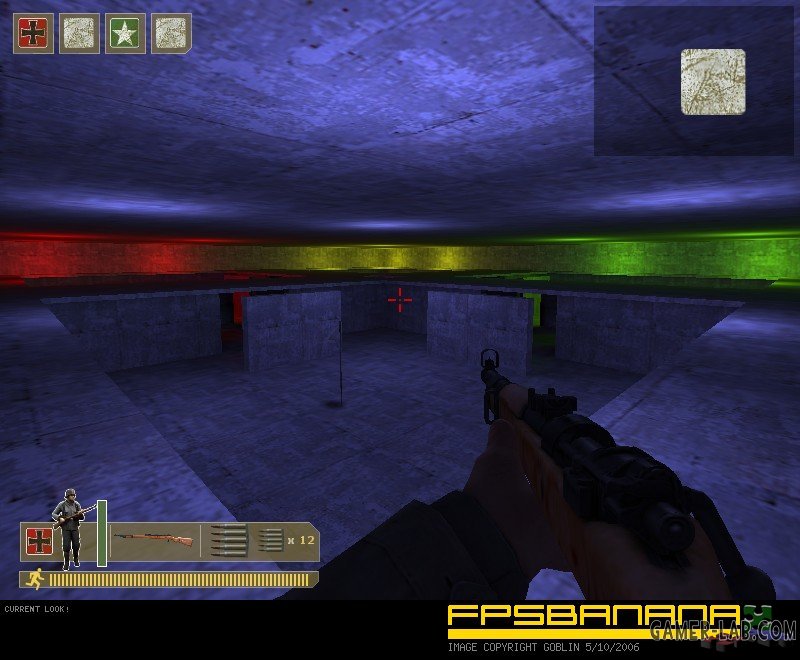The image size is (800, 660).
Task: Select the bolt-action rifle weapon icon
Action: (153, 541)
